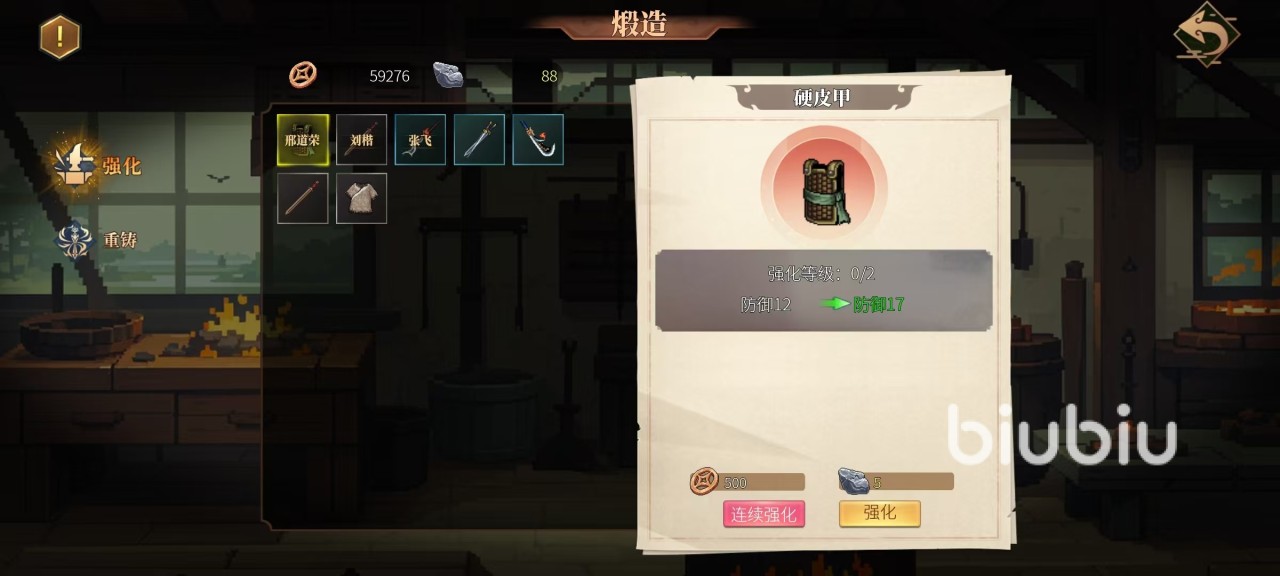Tap the 硬皮甲 armor portrait

823,189
